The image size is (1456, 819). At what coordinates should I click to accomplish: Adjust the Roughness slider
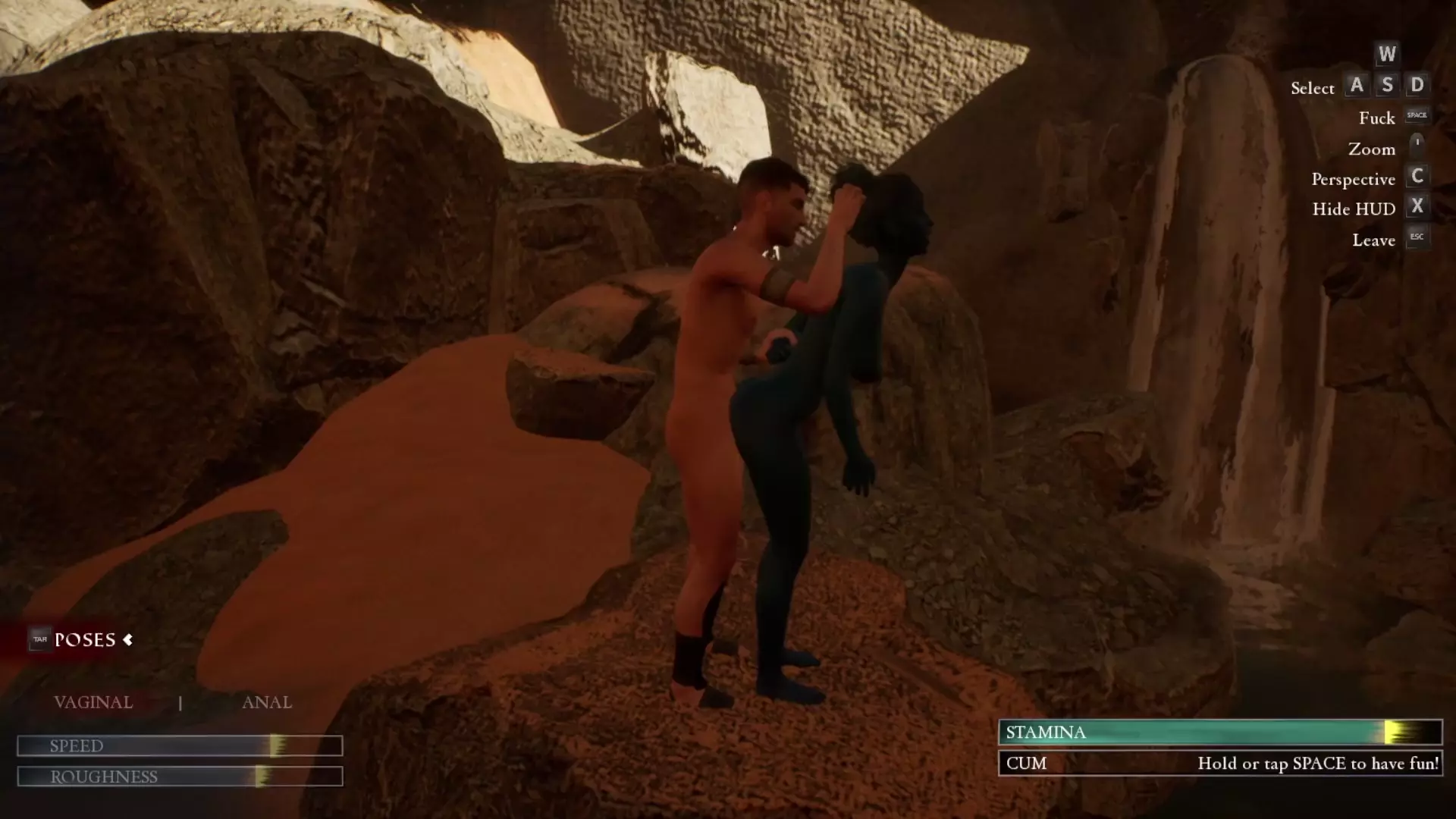tap(262, 777)
